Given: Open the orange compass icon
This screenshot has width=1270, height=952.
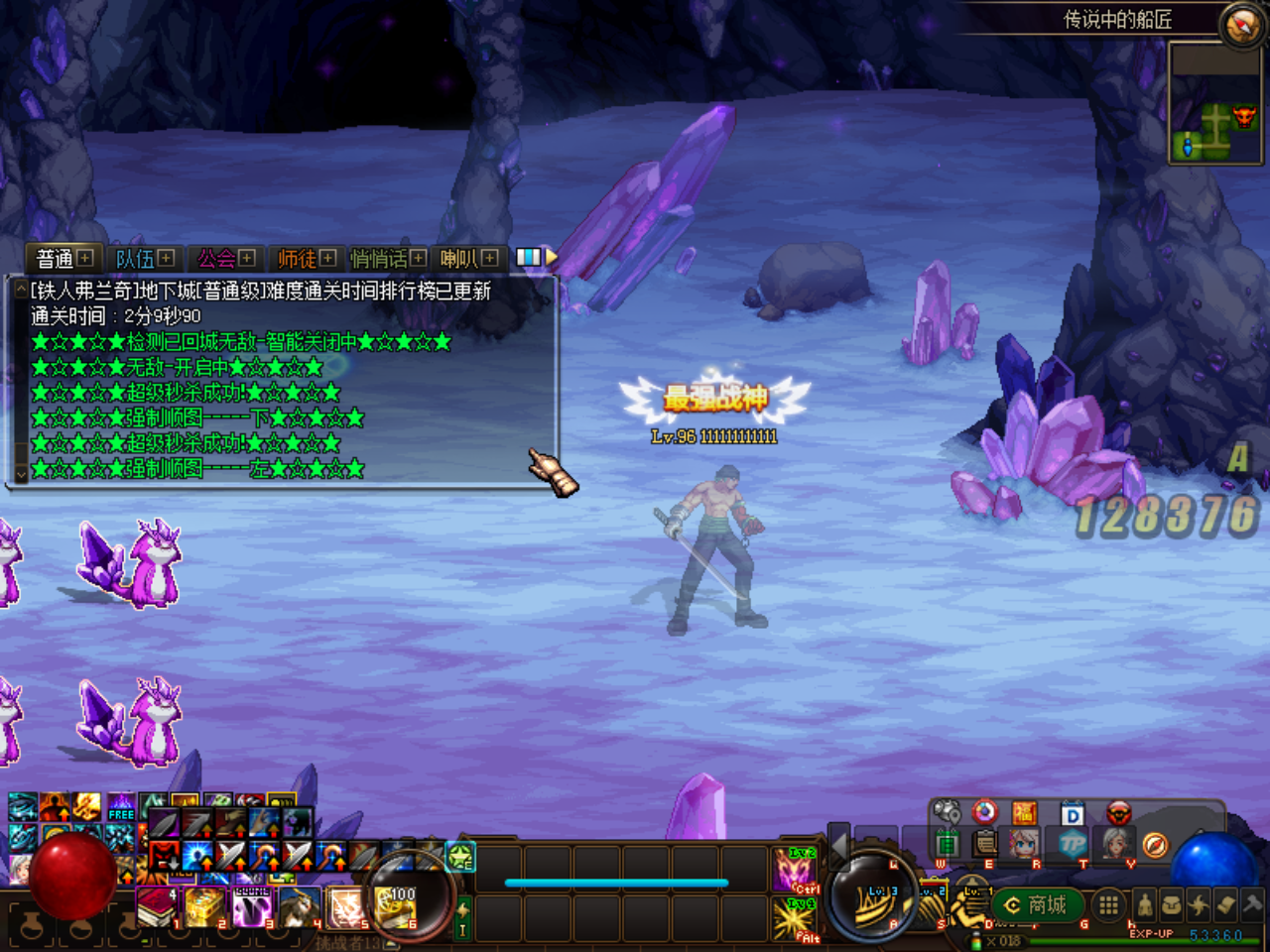Looking at the screenshot, I should (x=1154, y=844).
